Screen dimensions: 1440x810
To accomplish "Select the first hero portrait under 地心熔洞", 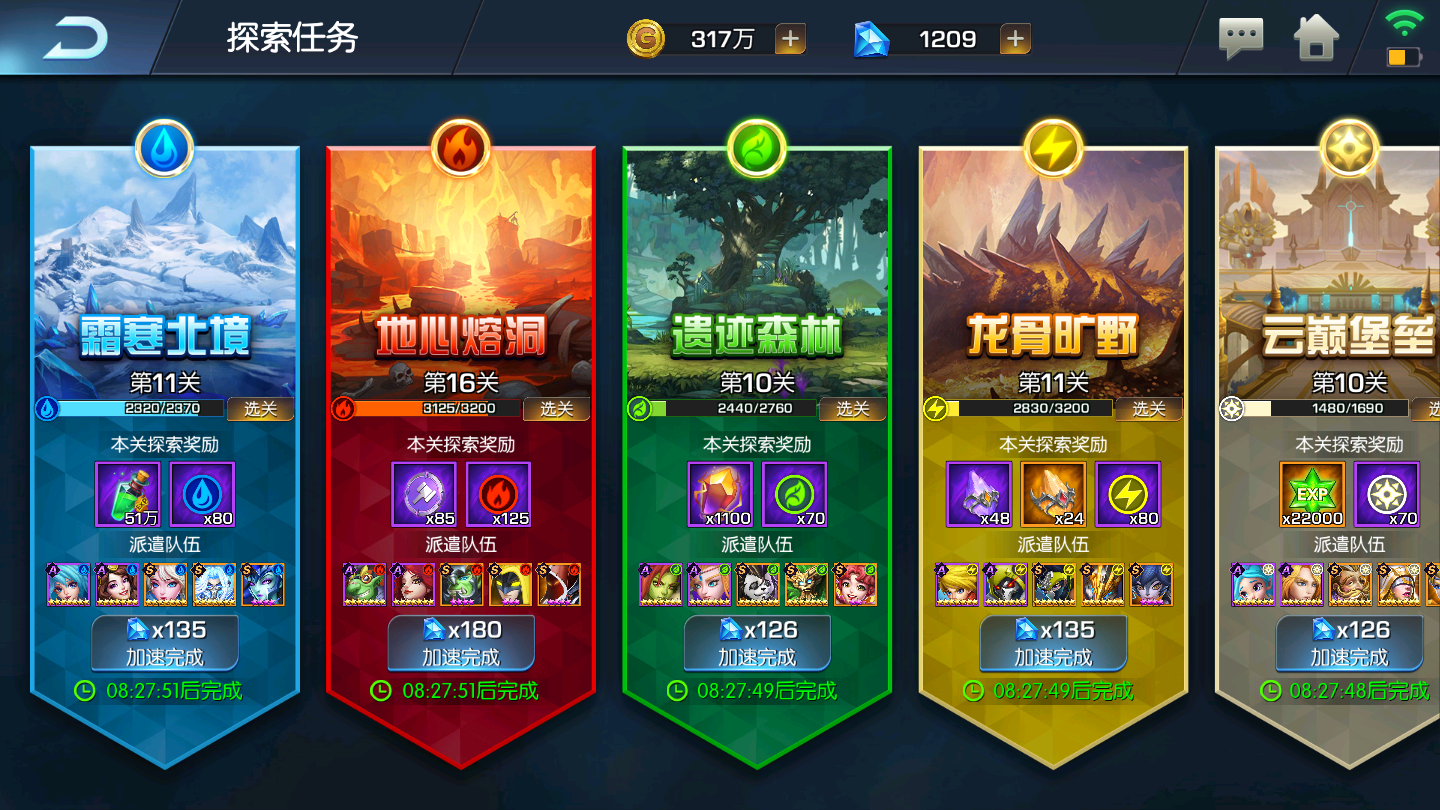I will pos(364,585).
